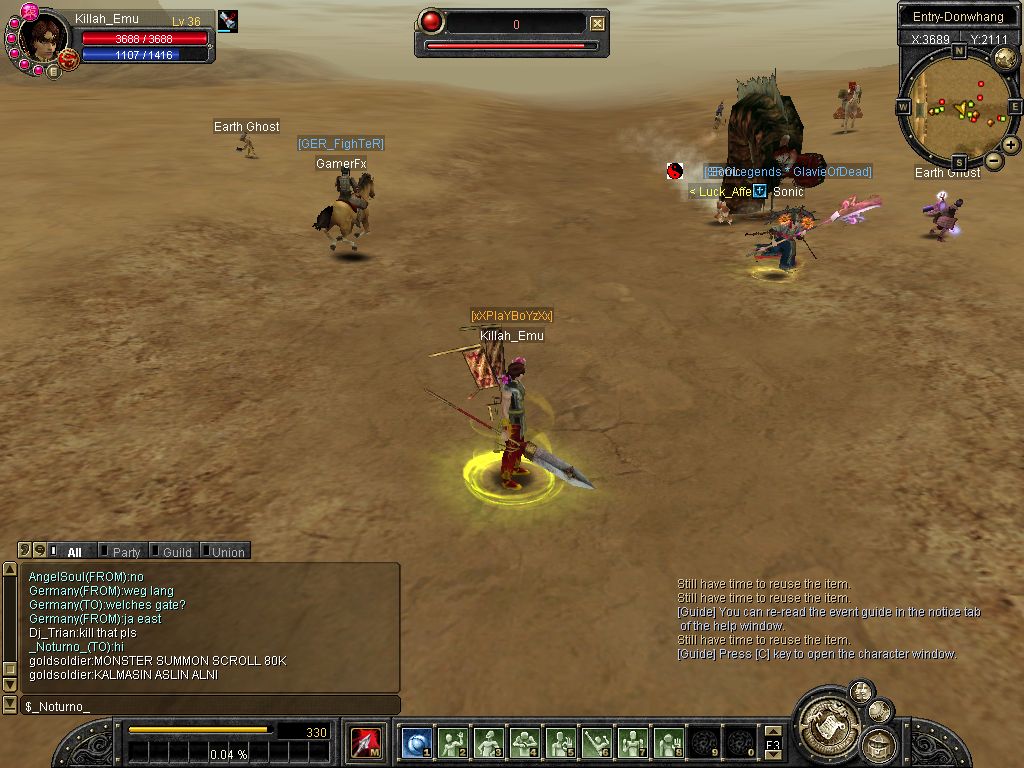The width and height of the screenshot is (1024, 768).
Task: Zoom in the minimap with plus button
Action: click(x=1011, y=145)
